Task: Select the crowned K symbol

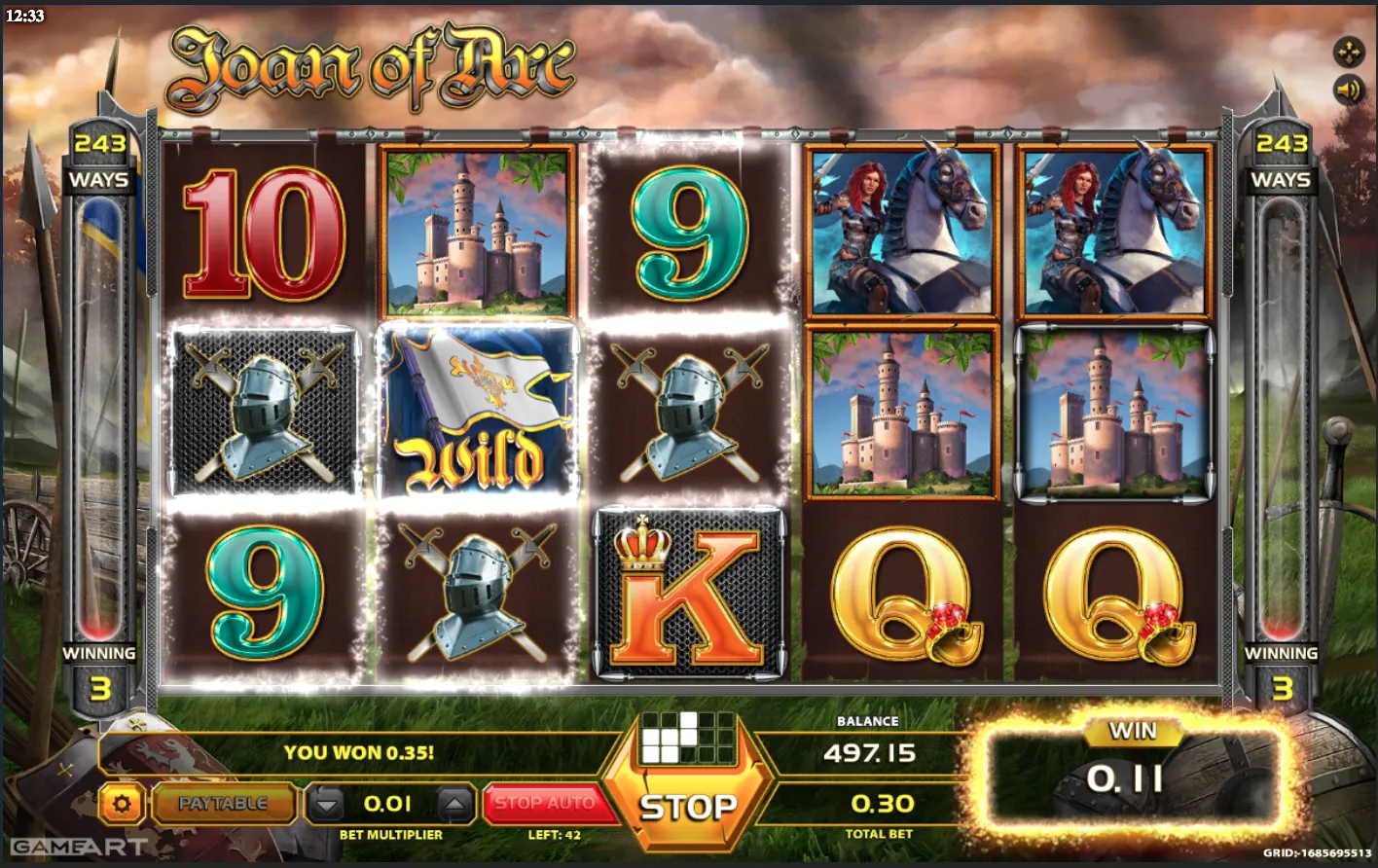Action: [687, 594]
